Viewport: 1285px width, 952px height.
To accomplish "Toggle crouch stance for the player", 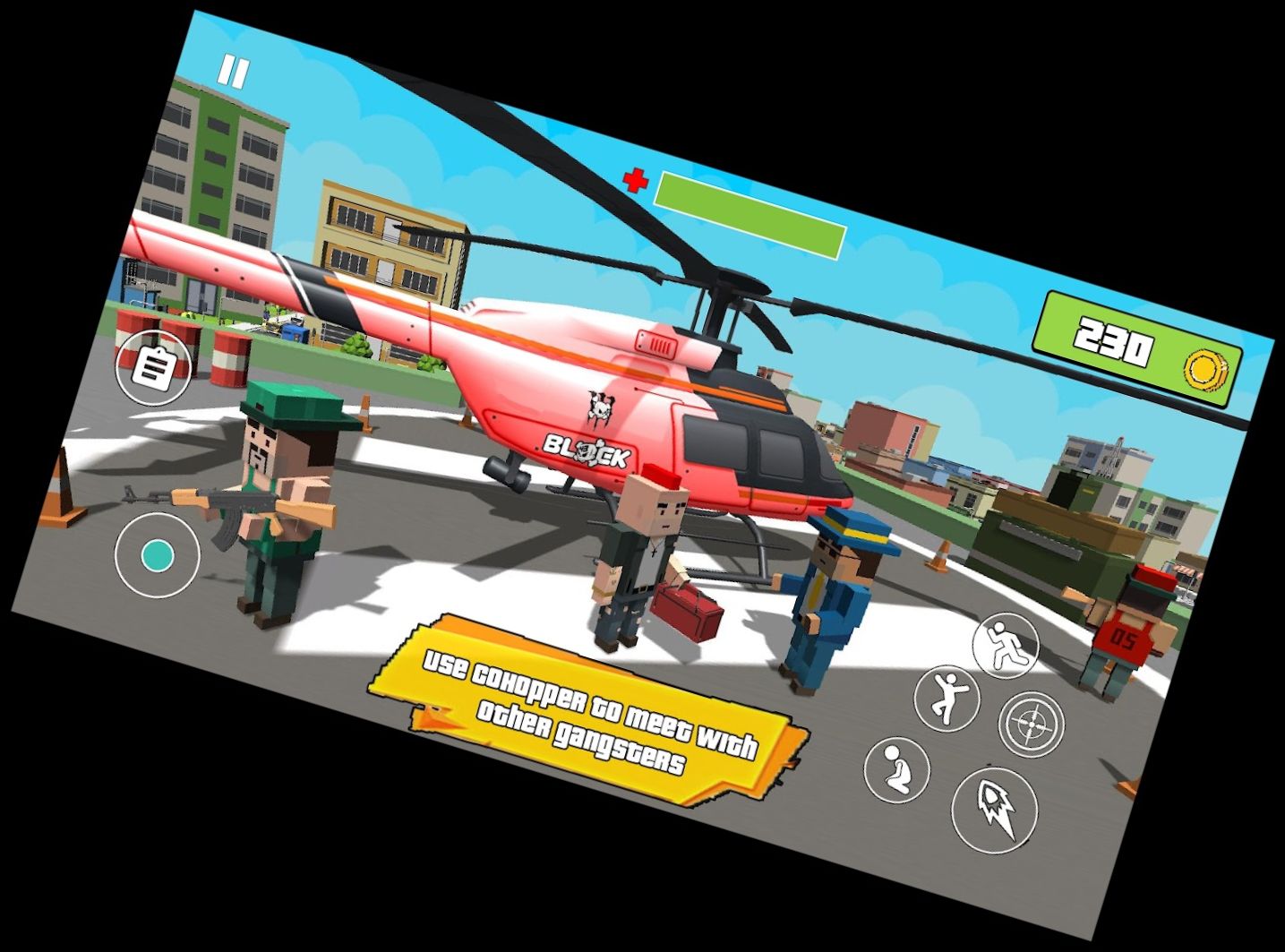I will click(895, 771).
